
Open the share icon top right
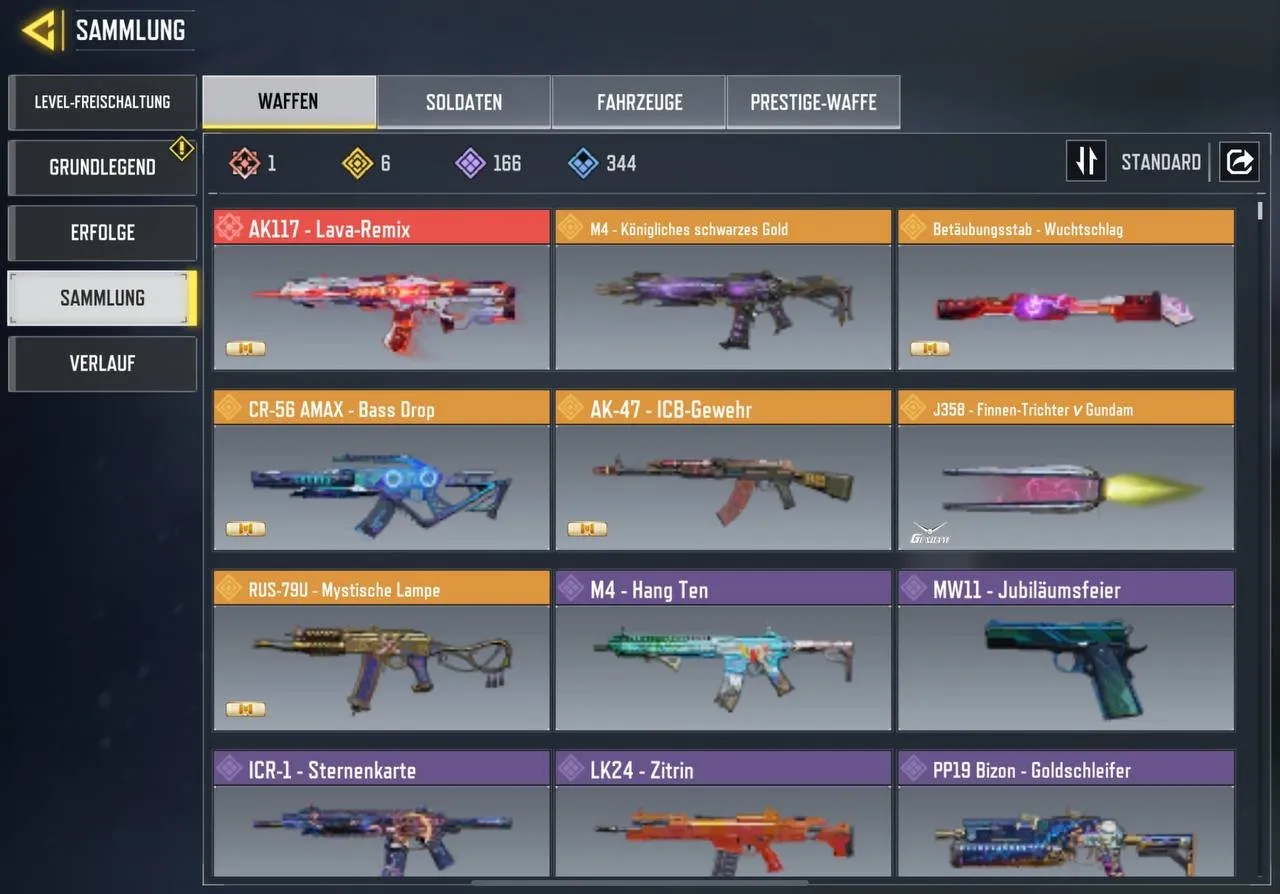pos(1240,161)
